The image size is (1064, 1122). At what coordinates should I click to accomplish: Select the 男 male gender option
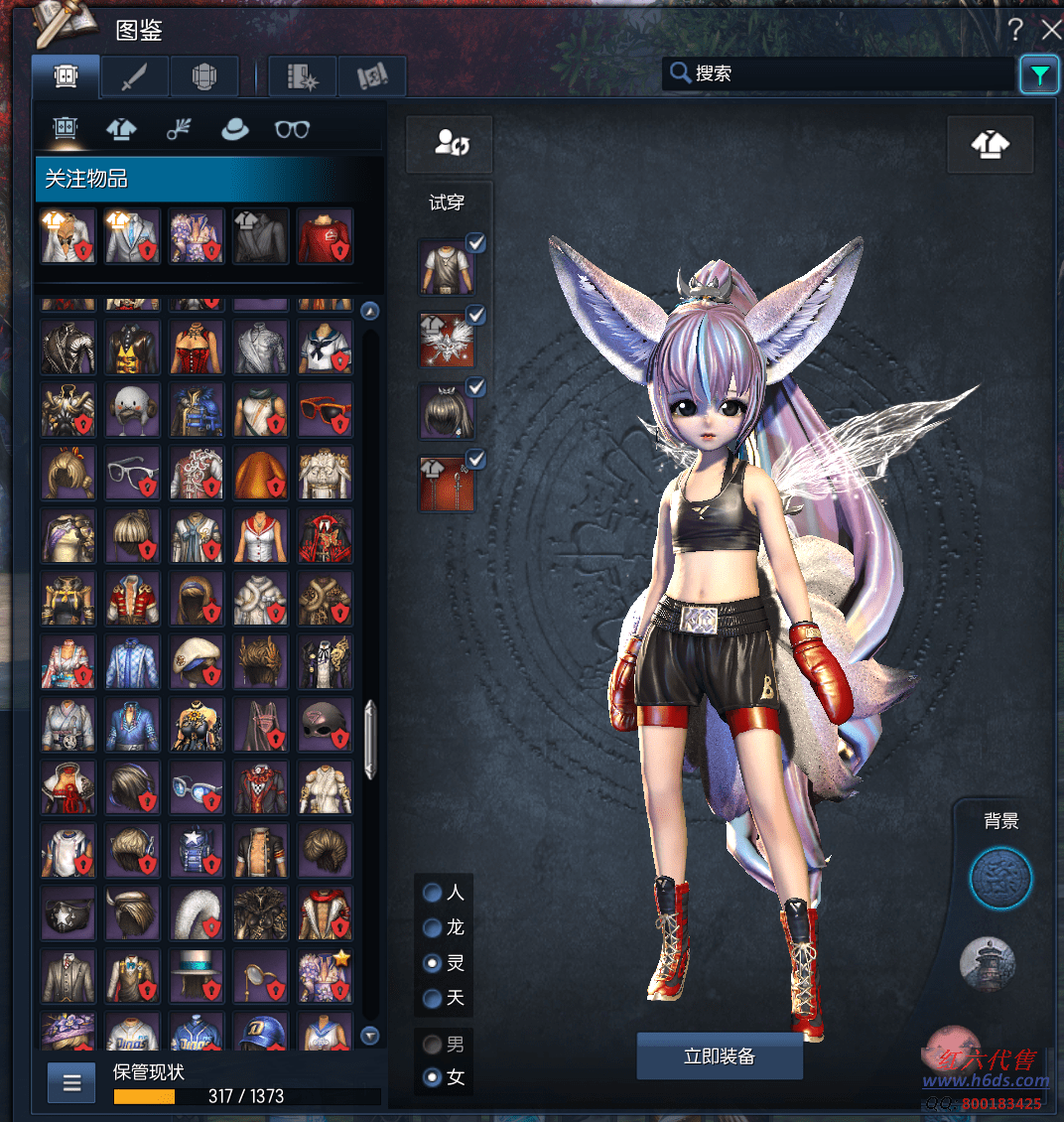click(433, 1044)
